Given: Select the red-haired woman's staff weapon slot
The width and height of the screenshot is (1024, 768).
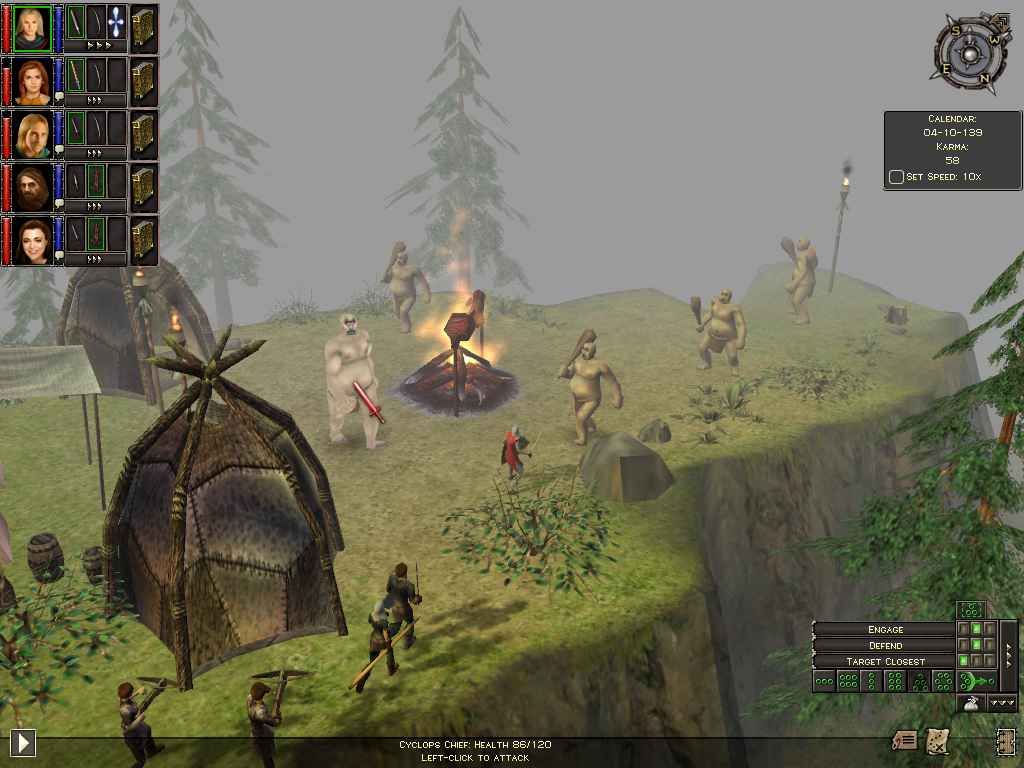Looking at the screenshot, I should 75,75.
